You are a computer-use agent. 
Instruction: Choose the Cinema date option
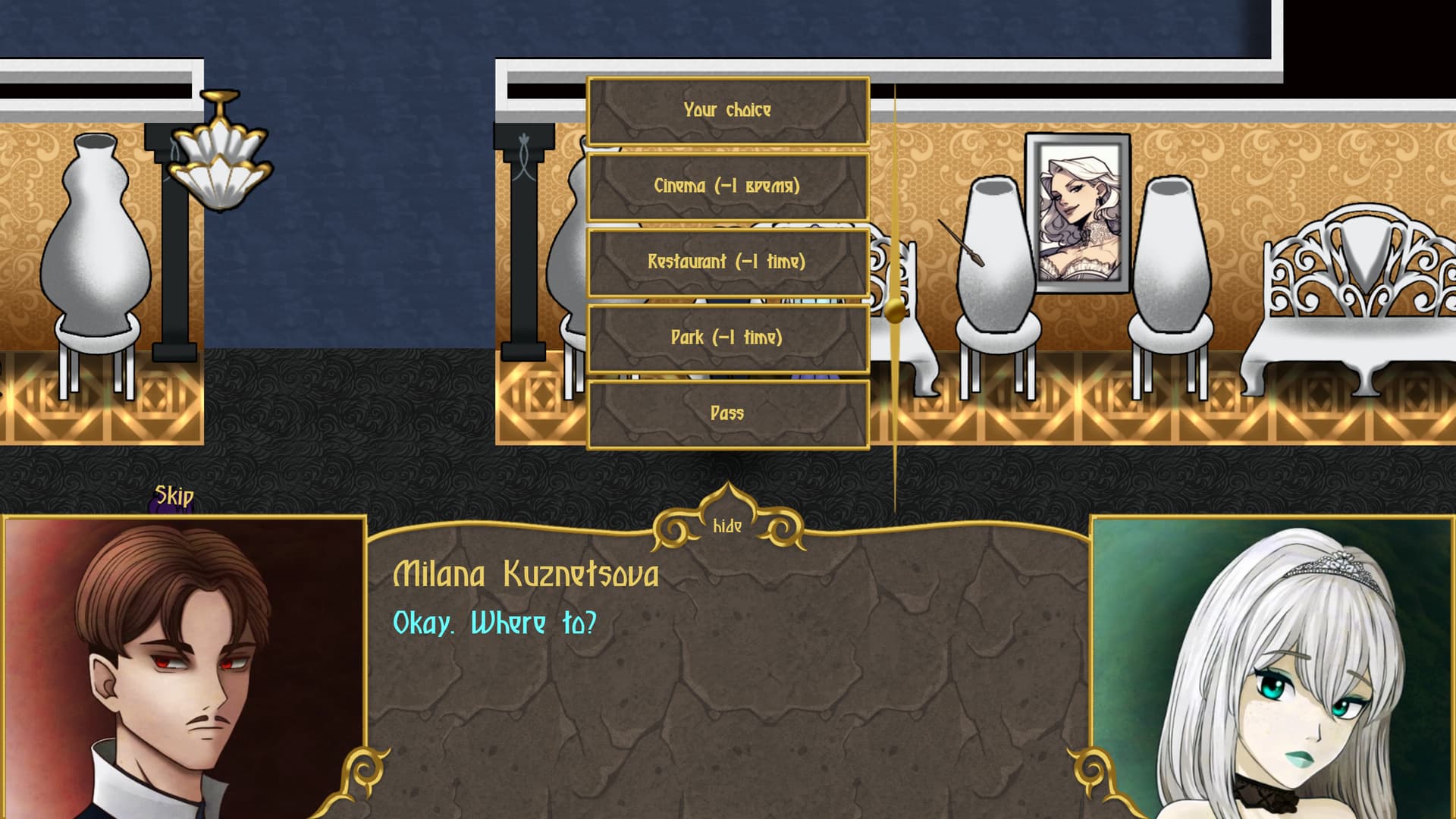pos(727,187)
